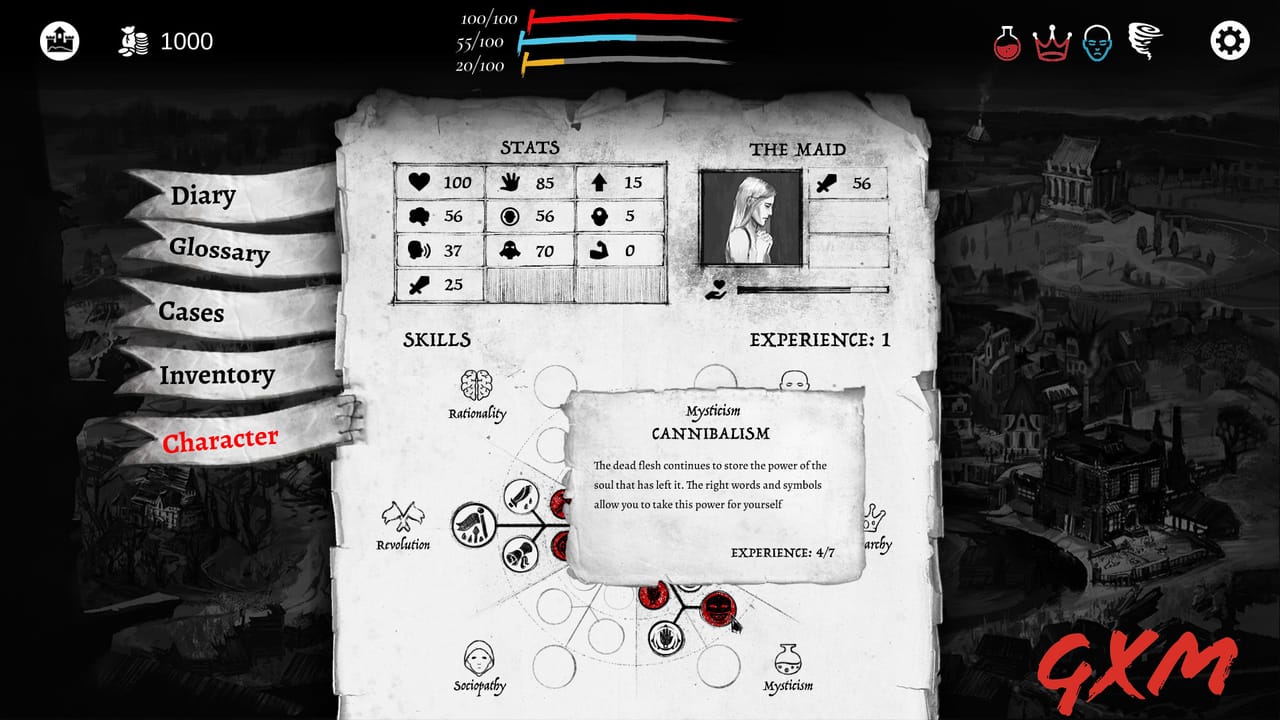Toggle the open-hand skill node

tap(665, 636)
